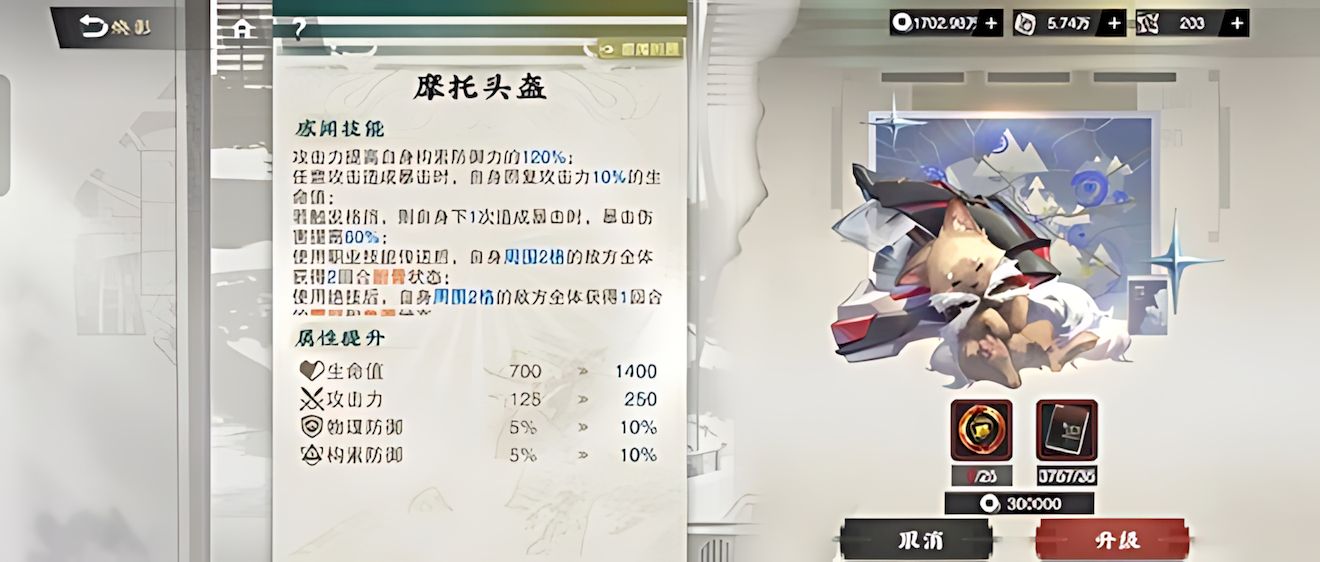Open the home screen via house icon
Screen dimensions: 1320x562
click(x=241, y=28)
